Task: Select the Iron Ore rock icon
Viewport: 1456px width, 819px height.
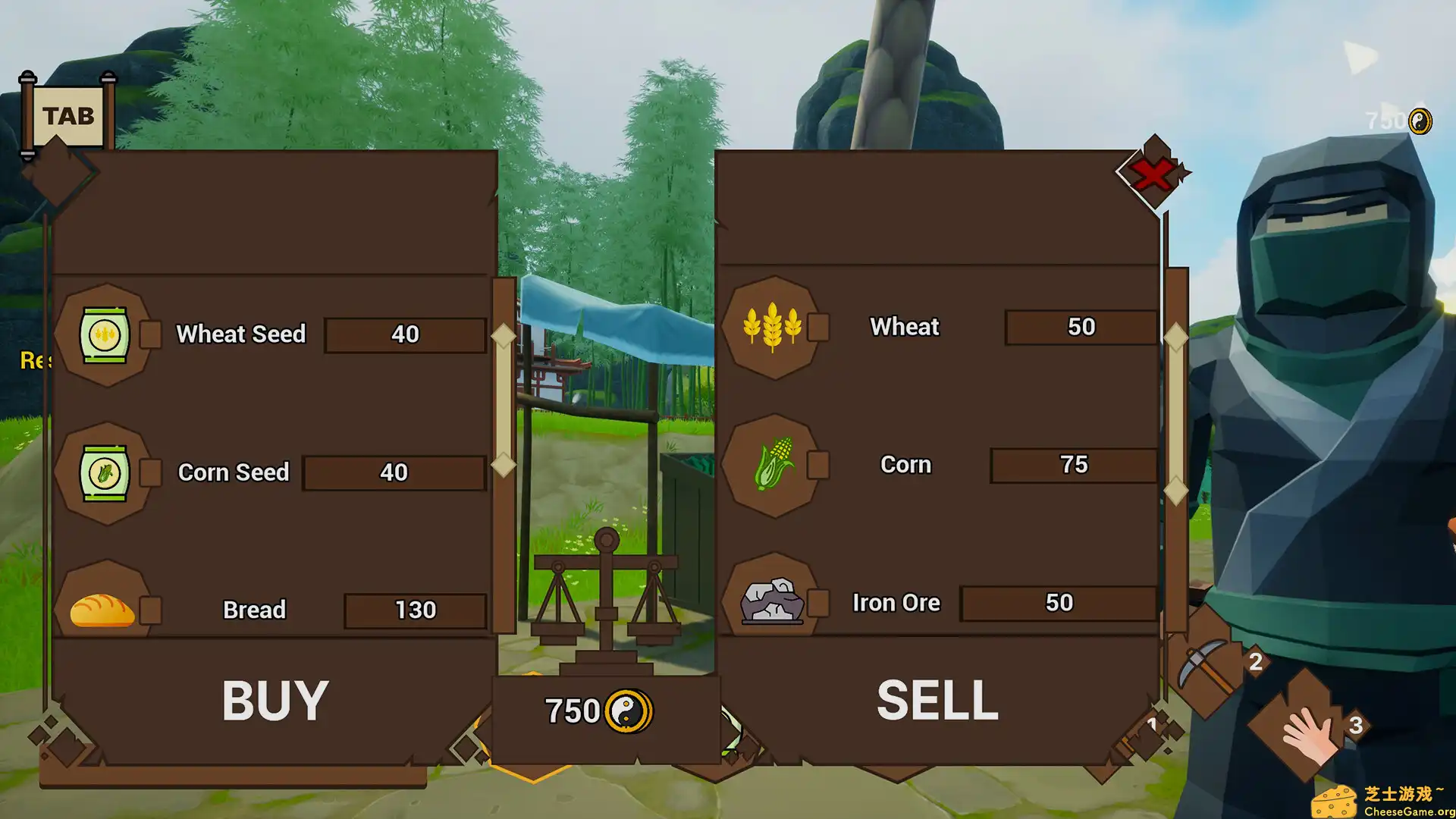Action: [x=773, y=601]
